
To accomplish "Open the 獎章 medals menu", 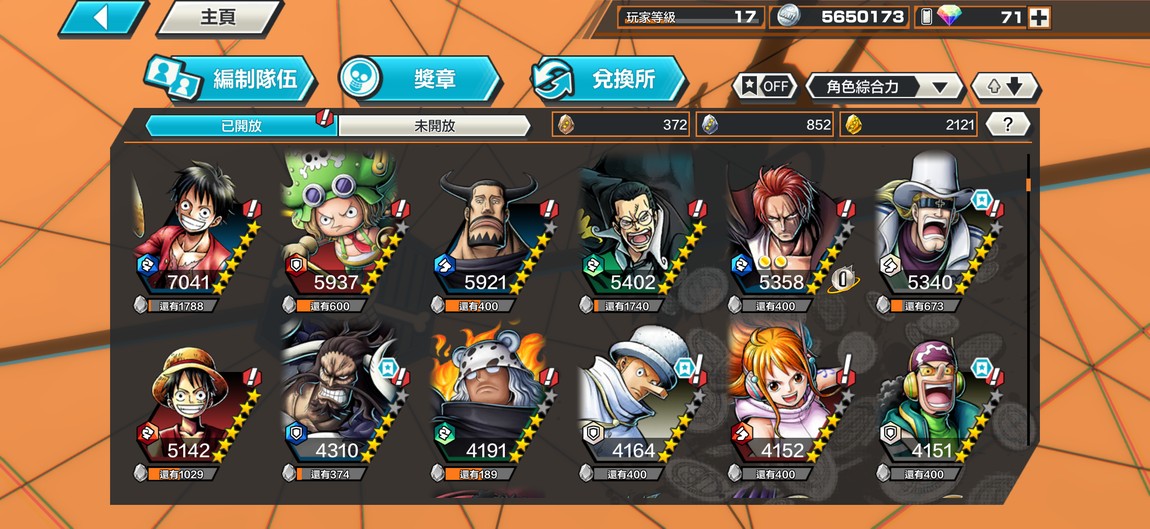I will tap(420, 79).
